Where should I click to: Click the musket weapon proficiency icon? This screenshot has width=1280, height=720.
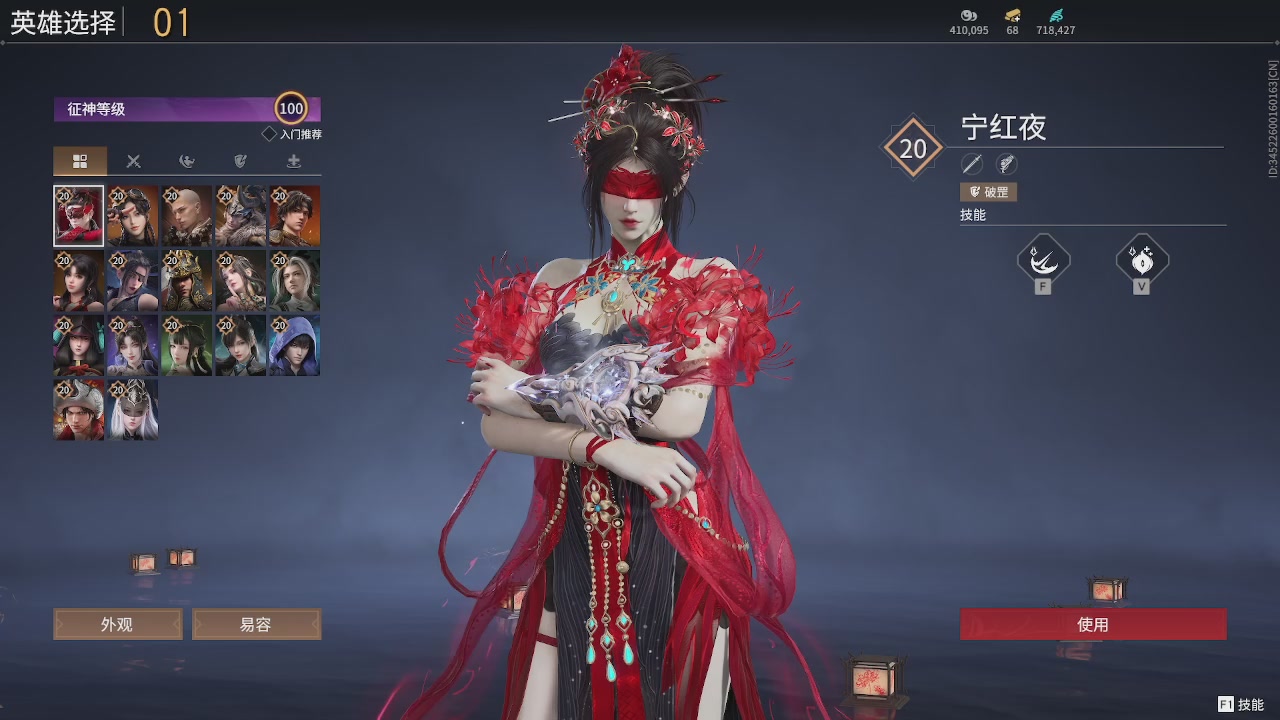(1006, 164)
